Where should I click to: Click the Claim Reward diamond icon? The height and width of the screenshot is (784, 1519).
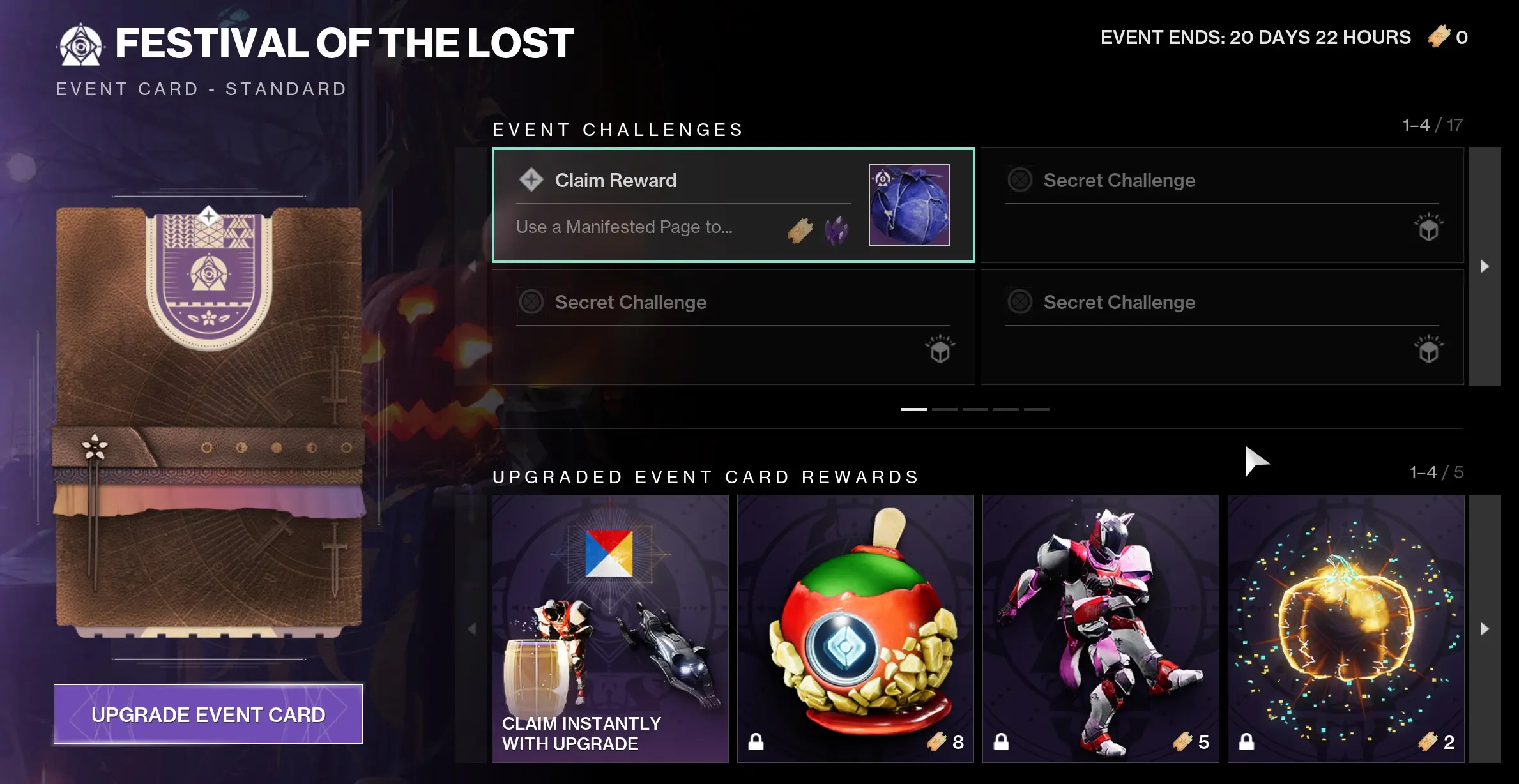[x=530, y=179]
